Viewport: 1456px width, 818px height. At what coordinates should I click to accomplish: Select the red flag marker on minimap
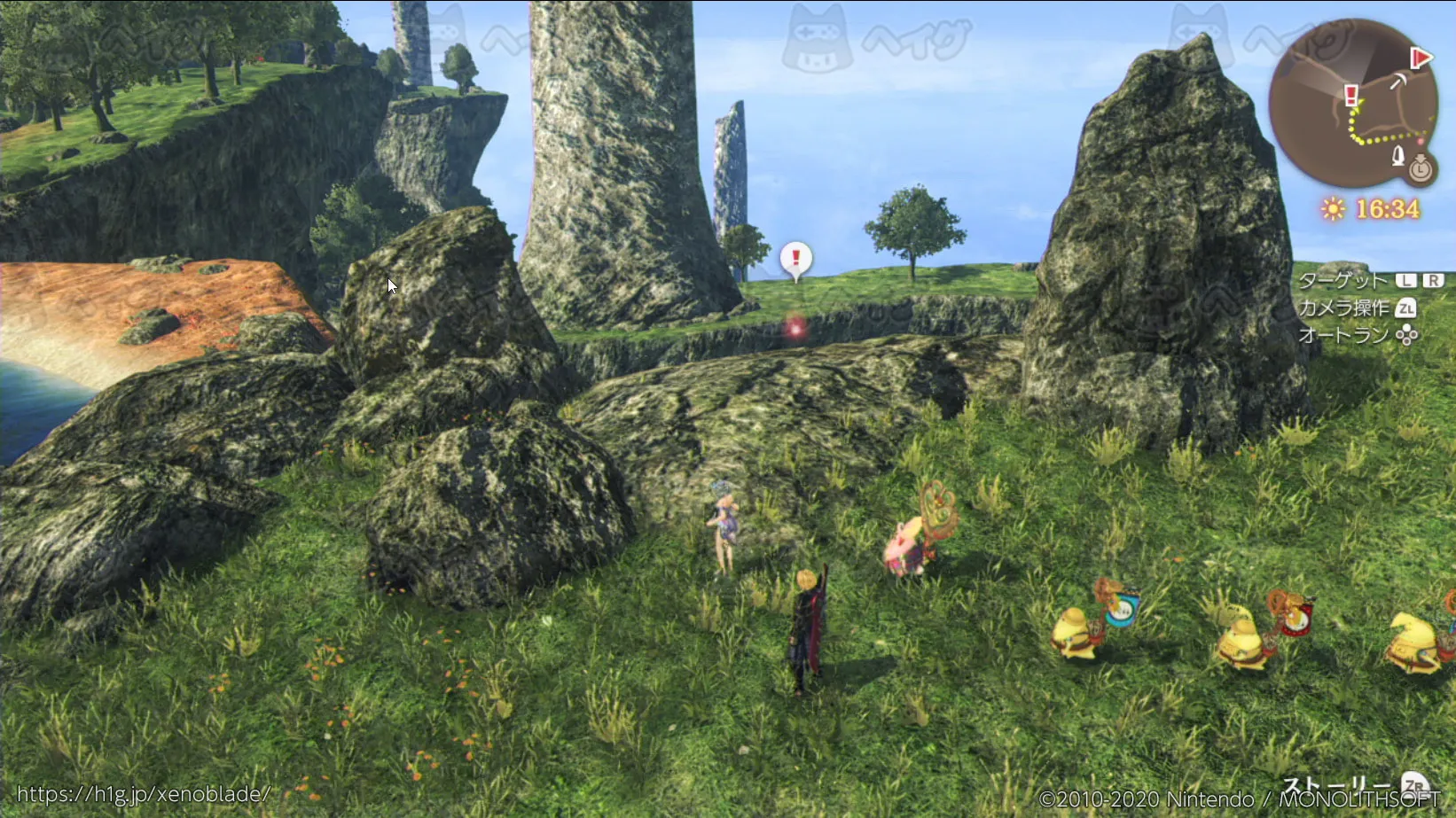pos(1421,58)
